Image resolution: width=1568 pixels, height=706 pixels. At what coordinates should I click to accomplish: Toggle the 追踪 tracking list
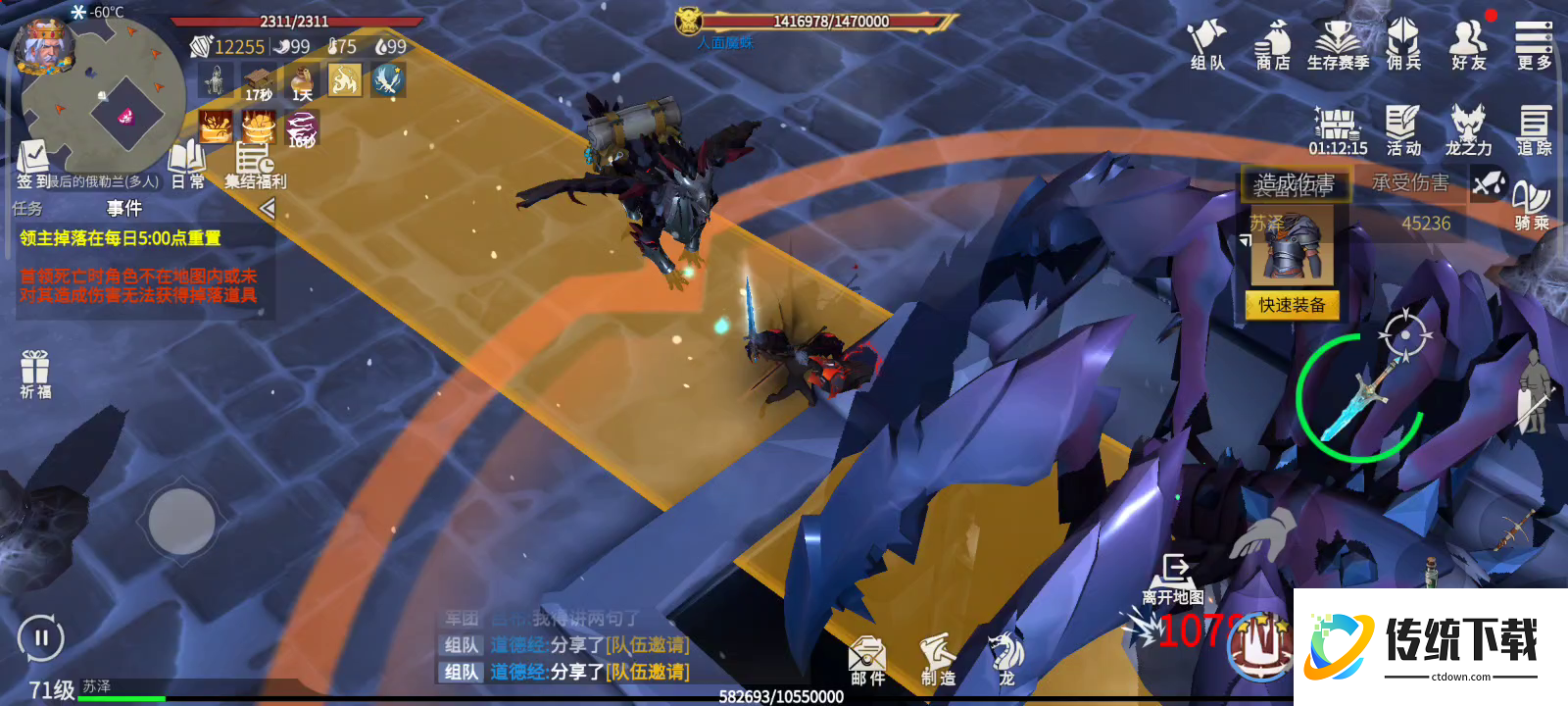pos(1534,131)
